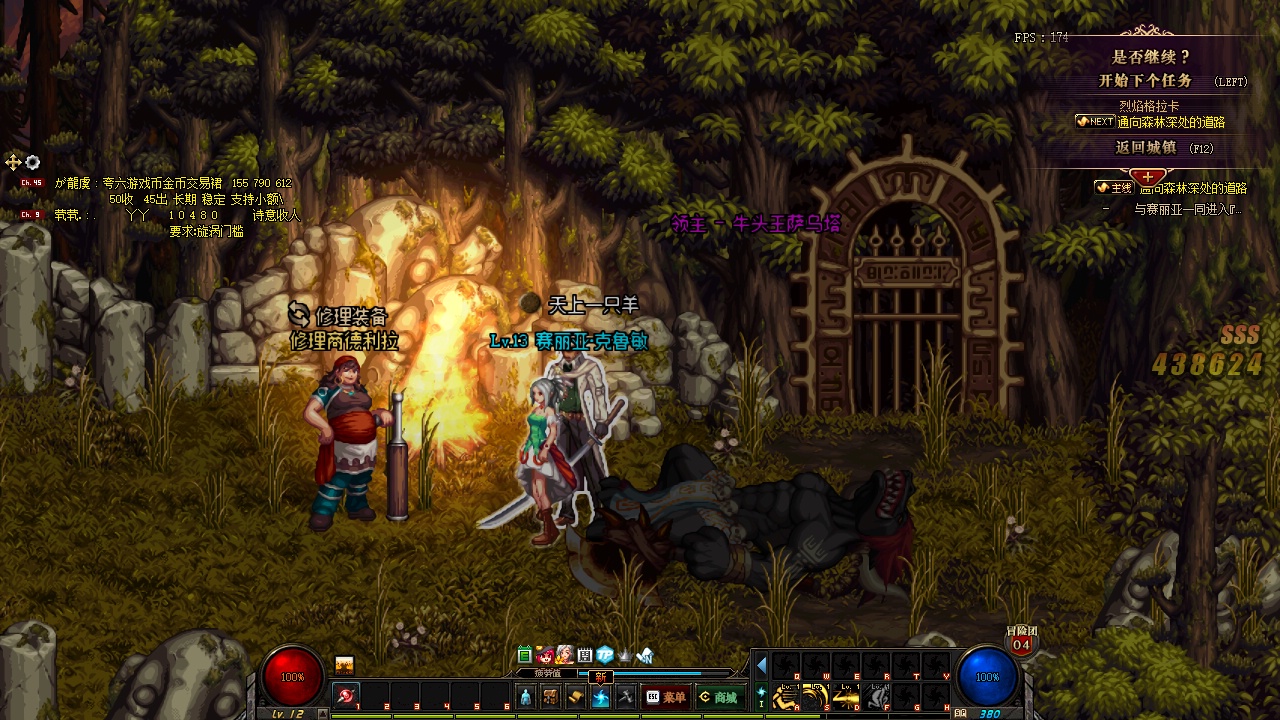Open the skills icon marked 新
The image size is (1280, 720).
601,697
